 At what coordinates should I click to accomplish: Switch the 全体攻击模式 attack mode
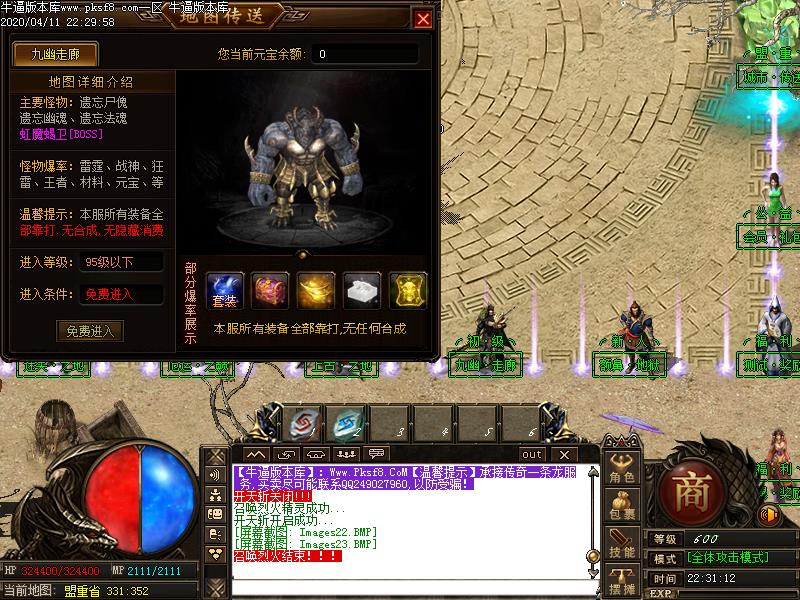point(727,558)
